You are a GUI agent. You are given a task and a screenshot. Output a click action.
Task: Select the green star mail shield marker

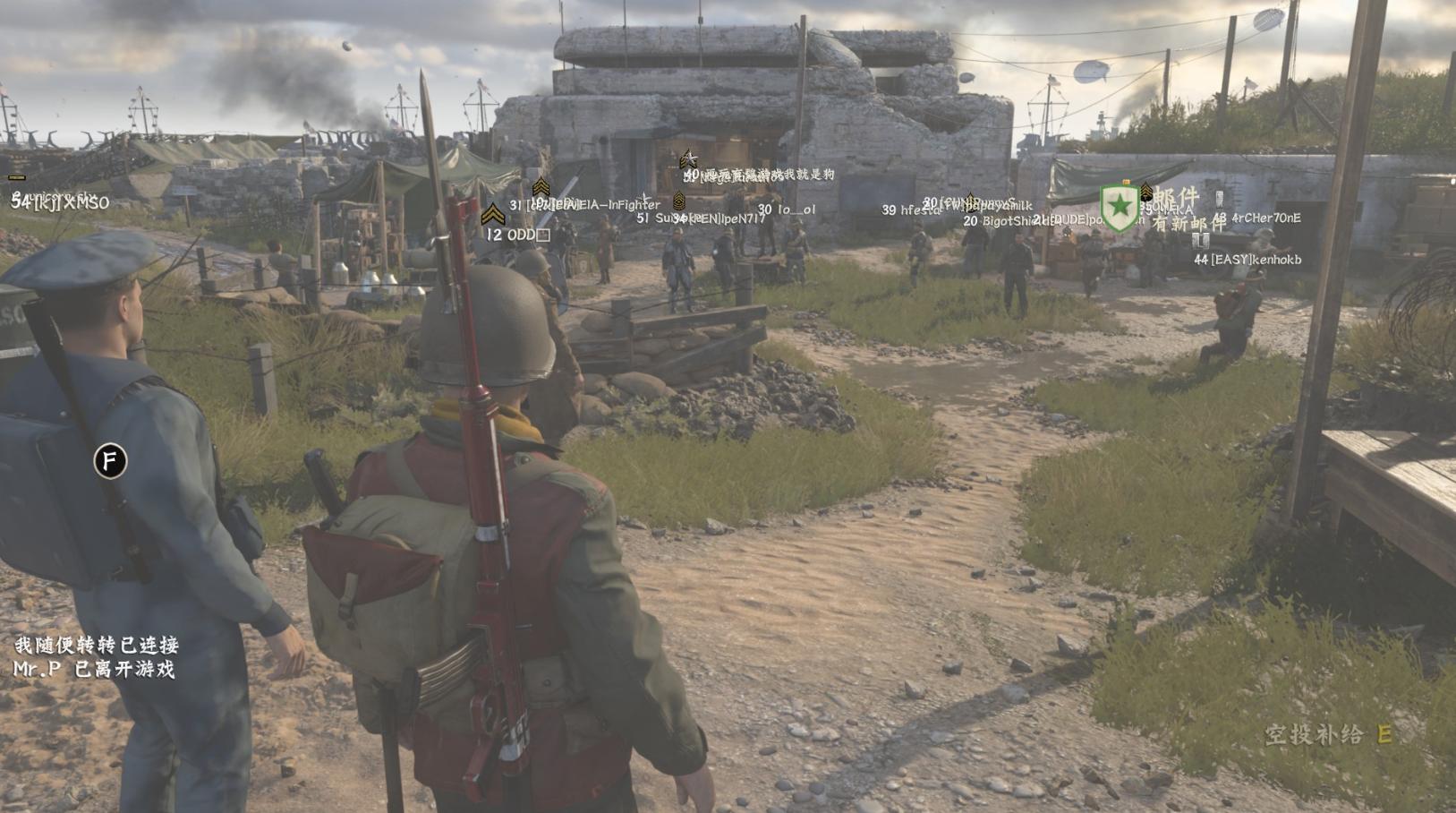1119,207
